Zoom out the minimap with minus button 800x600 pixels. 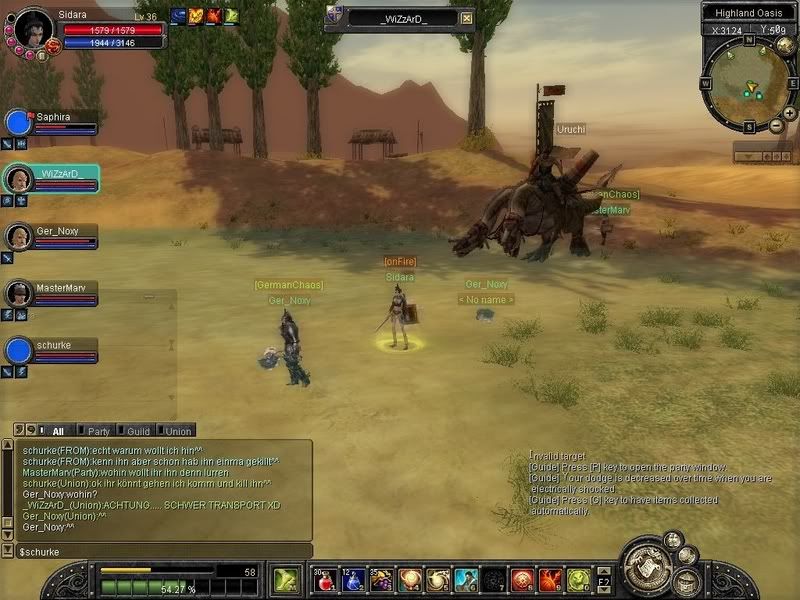776,126
